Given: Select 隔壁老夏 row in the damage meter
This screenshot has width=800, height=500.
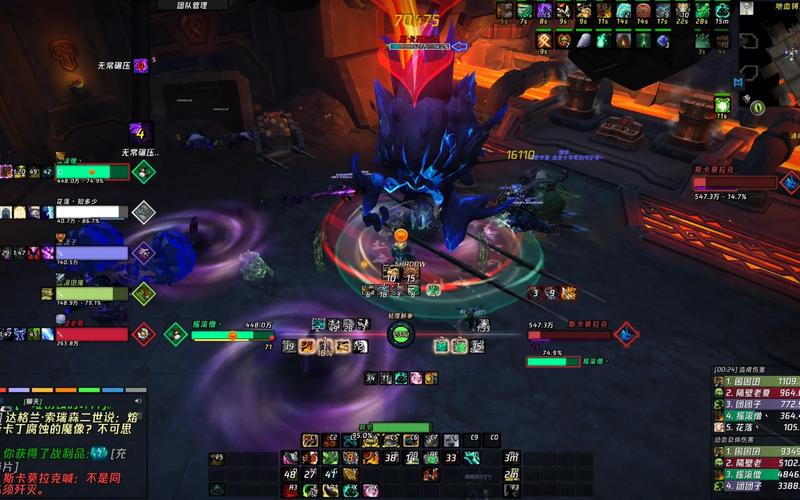Looking at the screenshot, I should [x=755, y=394].
